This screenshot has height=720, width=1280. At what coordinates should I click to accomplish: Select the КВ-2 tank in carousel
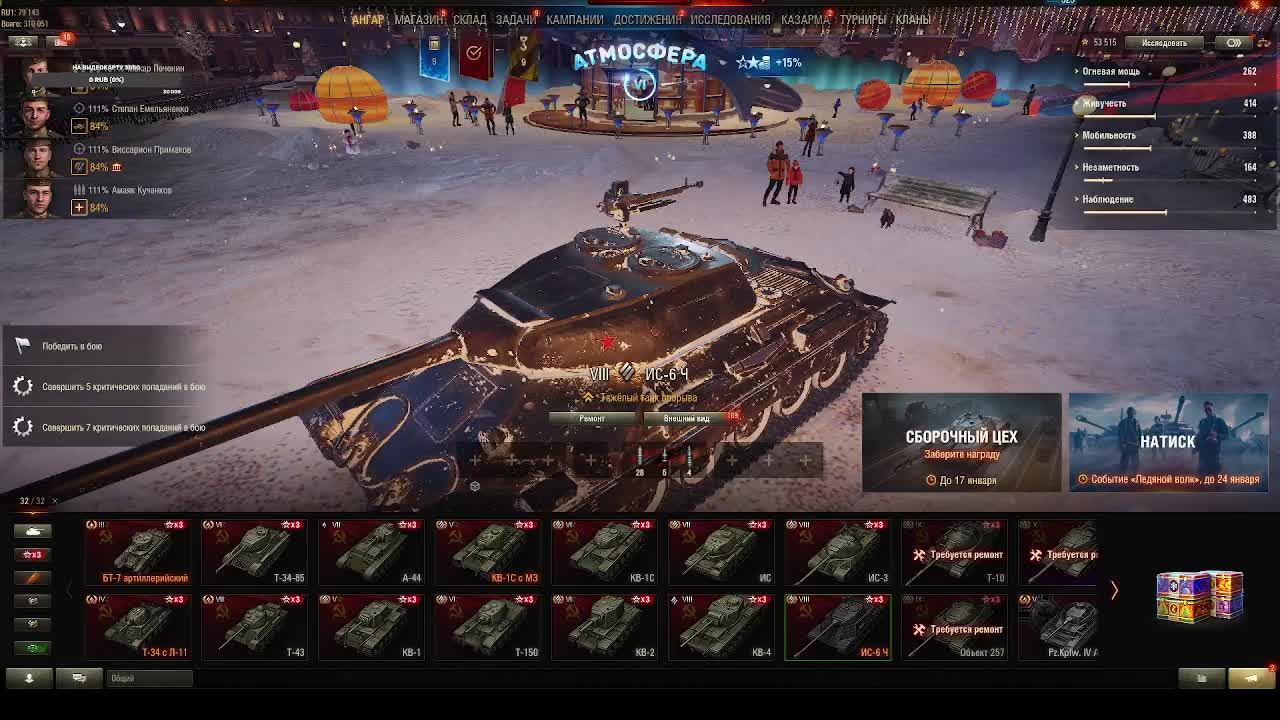coord(604,627)
